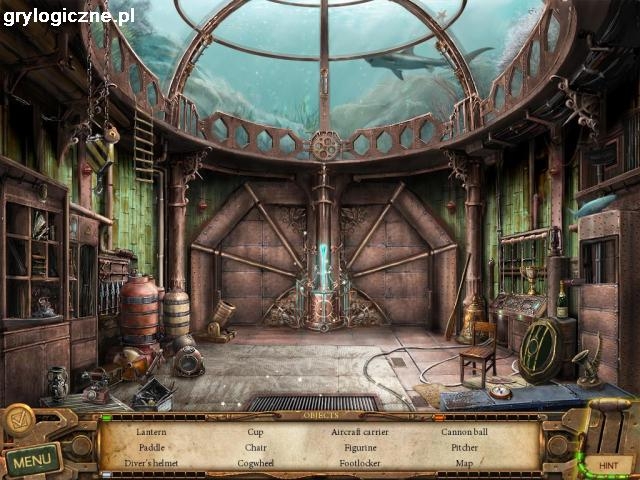640x480 pixels.
Task: Select Paddle in the objects list
Action: coord(152,447)
